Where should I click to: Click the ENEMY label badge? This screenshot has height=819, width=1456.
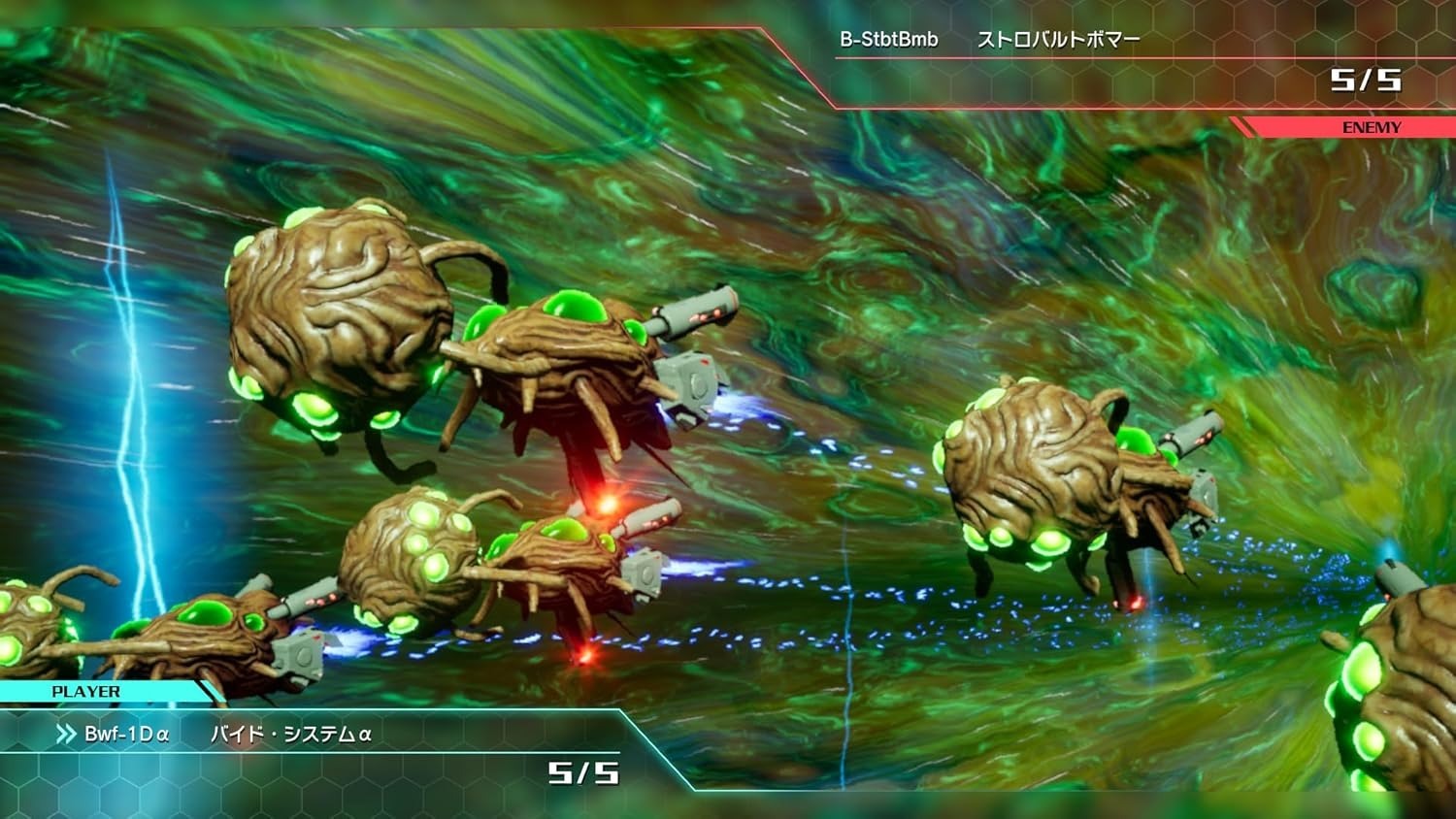(1370, 126)
